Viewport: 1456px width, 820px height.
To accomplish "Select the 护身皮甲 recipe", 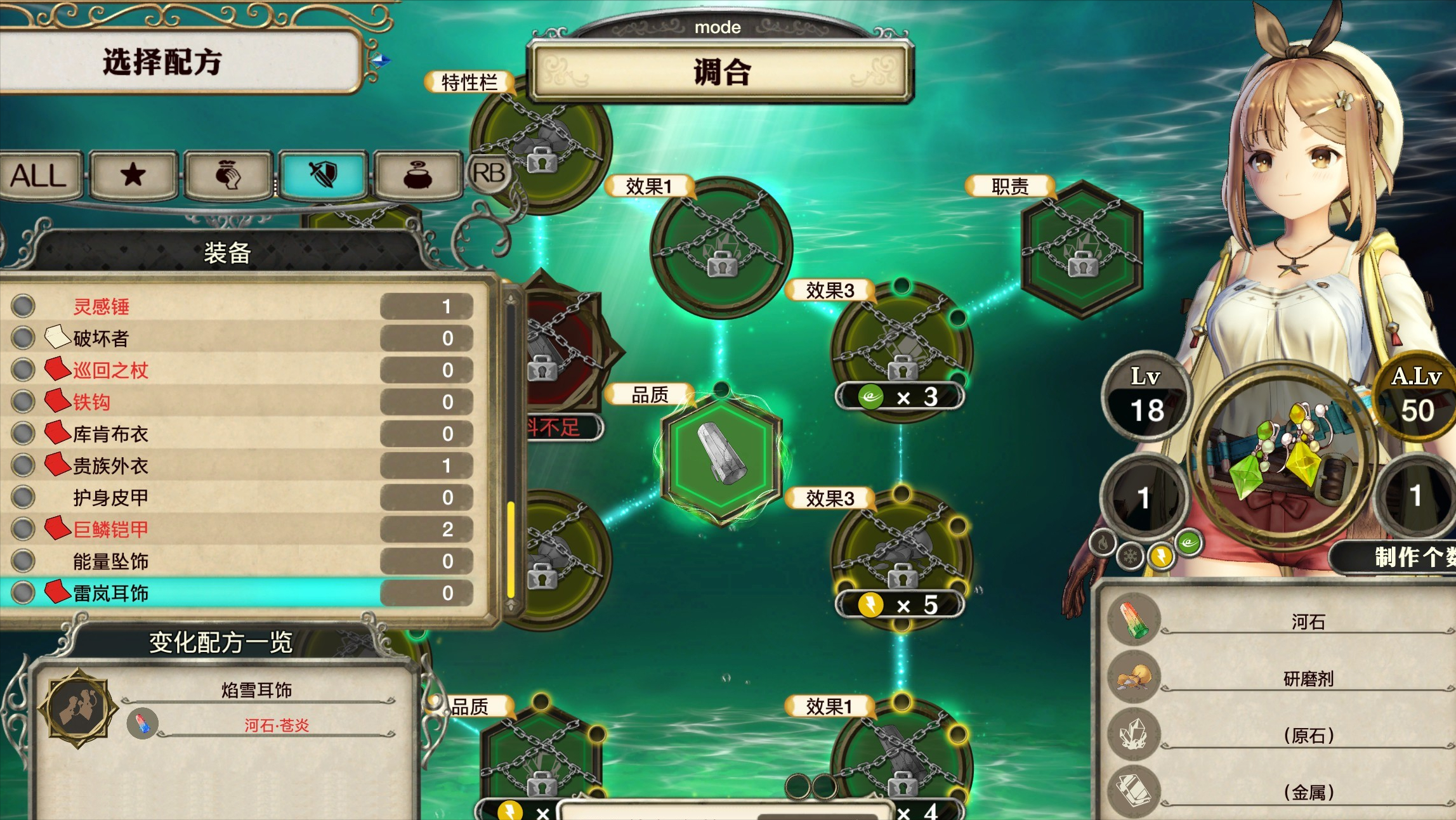I will click(x=241, y=497).
